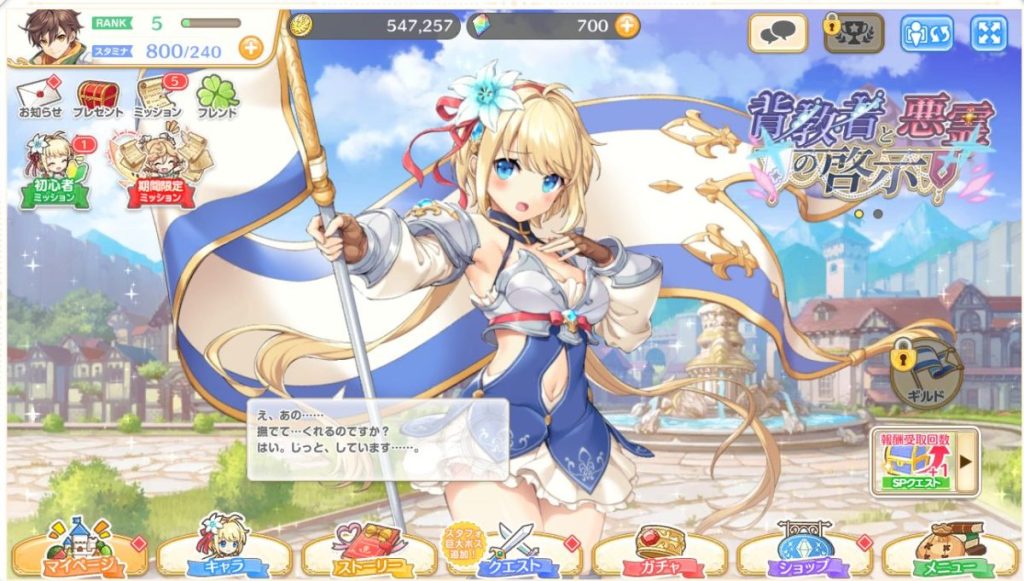The height and width of the screenshot is (581, 1024).
Task: Open the chat speech bubble button
Action: (x=776, y=33)
